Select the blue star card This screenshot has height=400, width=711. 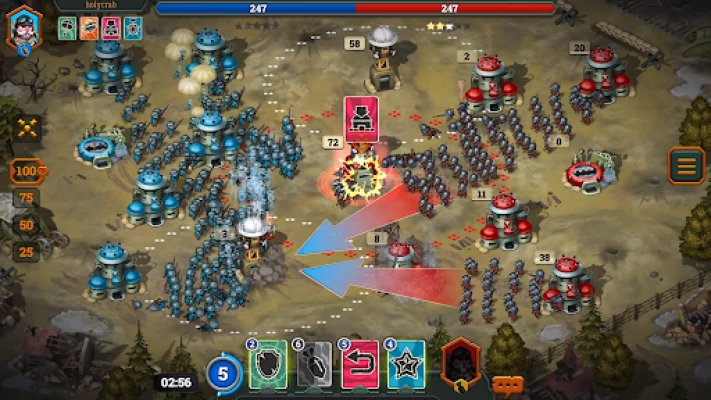[406, 365]
